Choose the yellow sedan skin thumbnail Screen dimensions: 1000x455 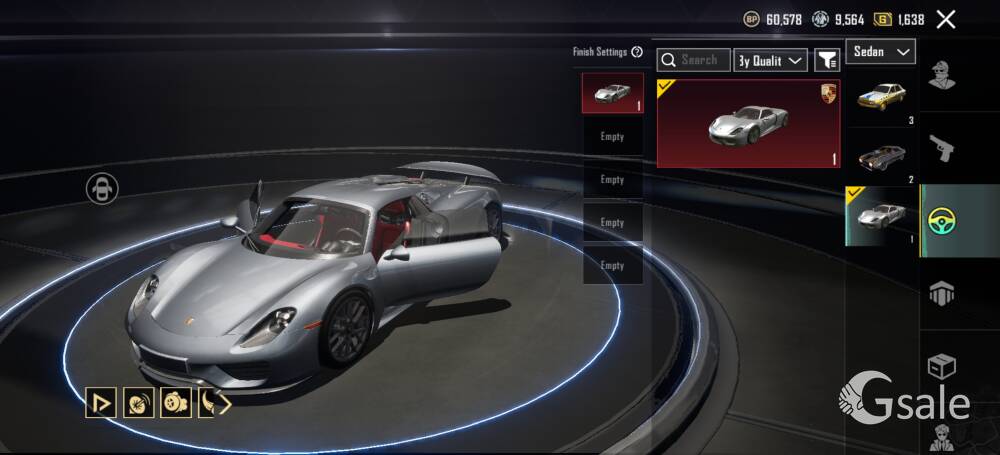[x=881, y=98]
